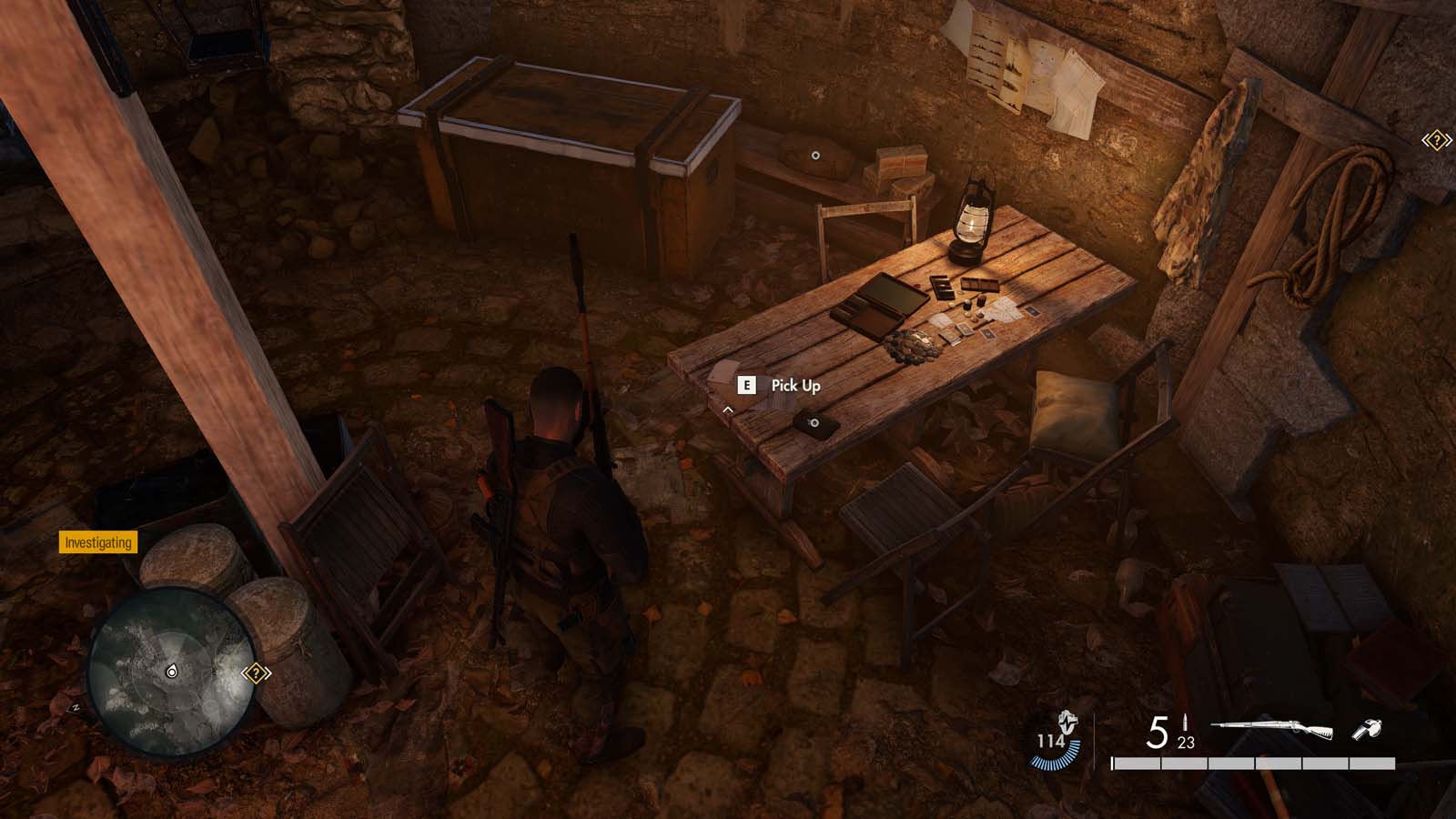Image resolution: width=1456 pixels, height=819 pixels.
Task: Click the ammo count number "5"
Action: coord(1157,732)
